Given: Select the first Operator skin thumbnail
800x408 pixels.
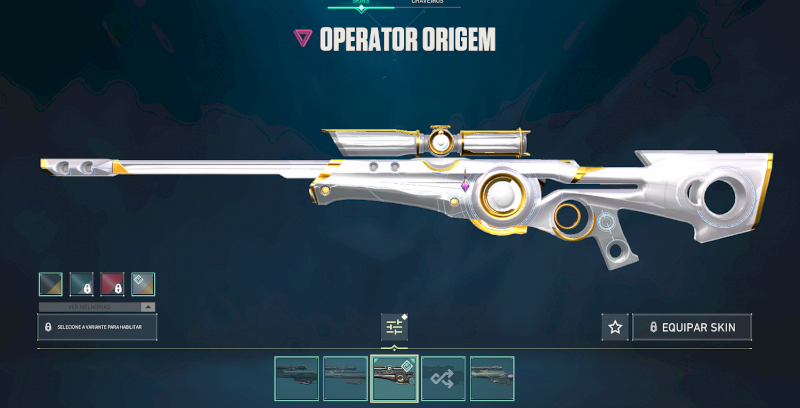Looking at the screenshot, I should tap(296, 378).
